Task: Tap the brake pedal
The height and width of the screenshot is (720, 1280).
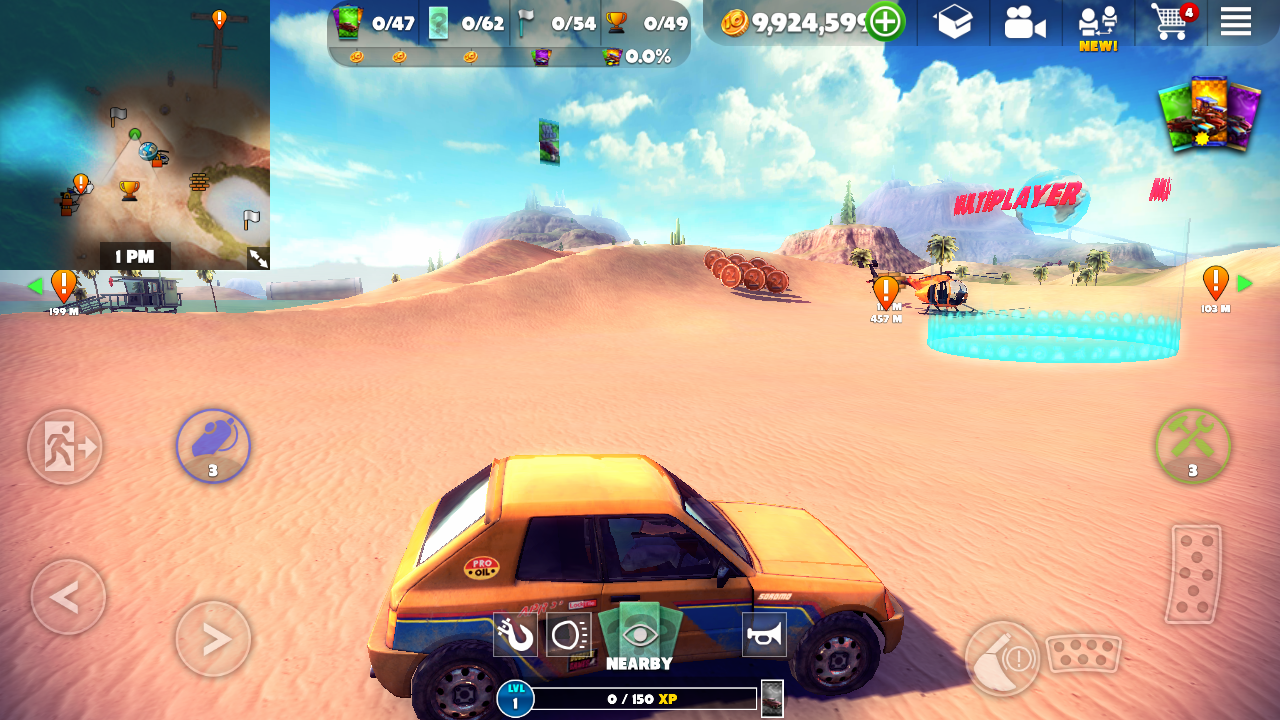Action: [1083, 654]
